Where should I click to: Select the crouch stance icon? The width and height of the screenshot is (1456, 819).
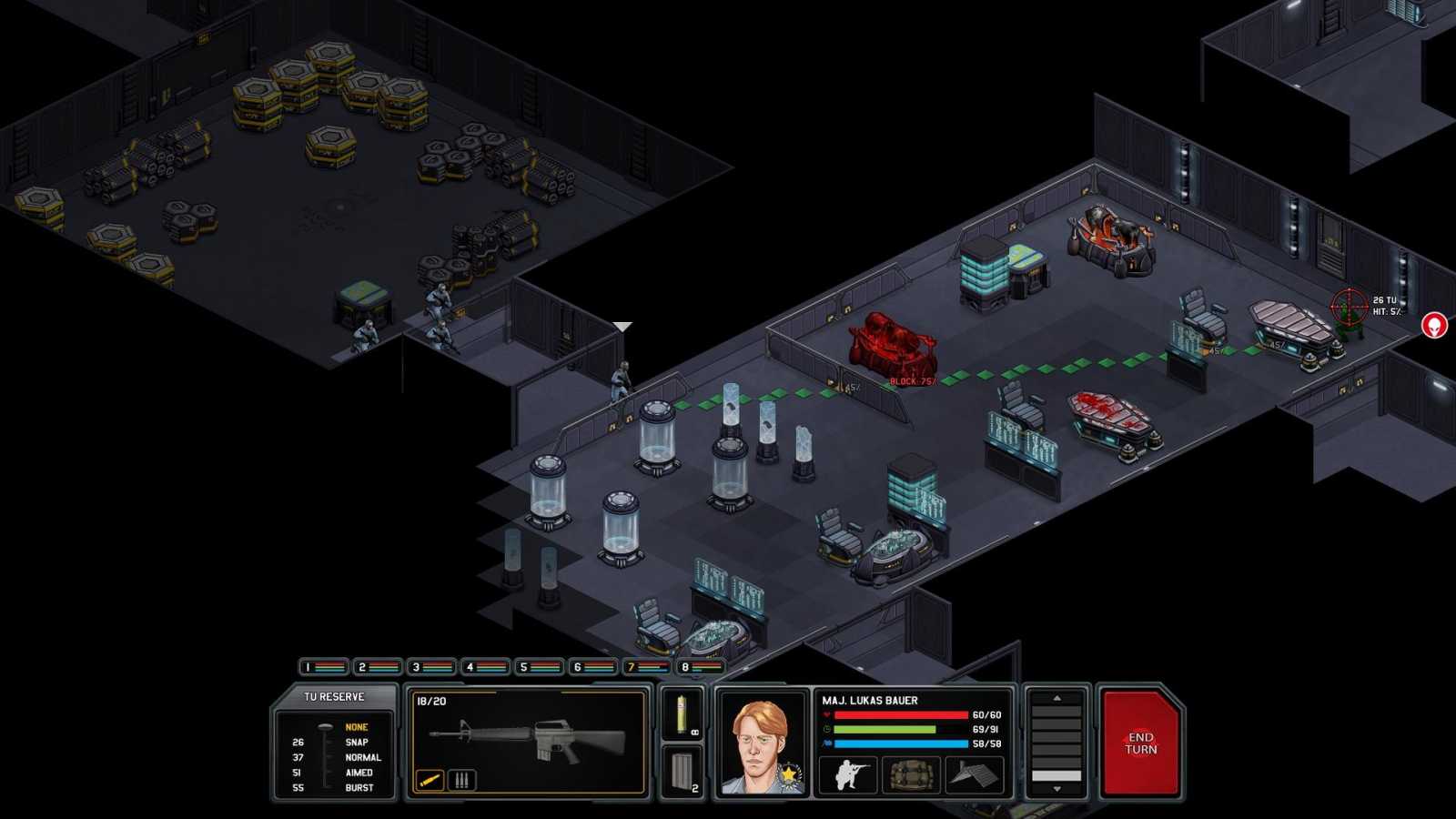[x=847, y=775]
